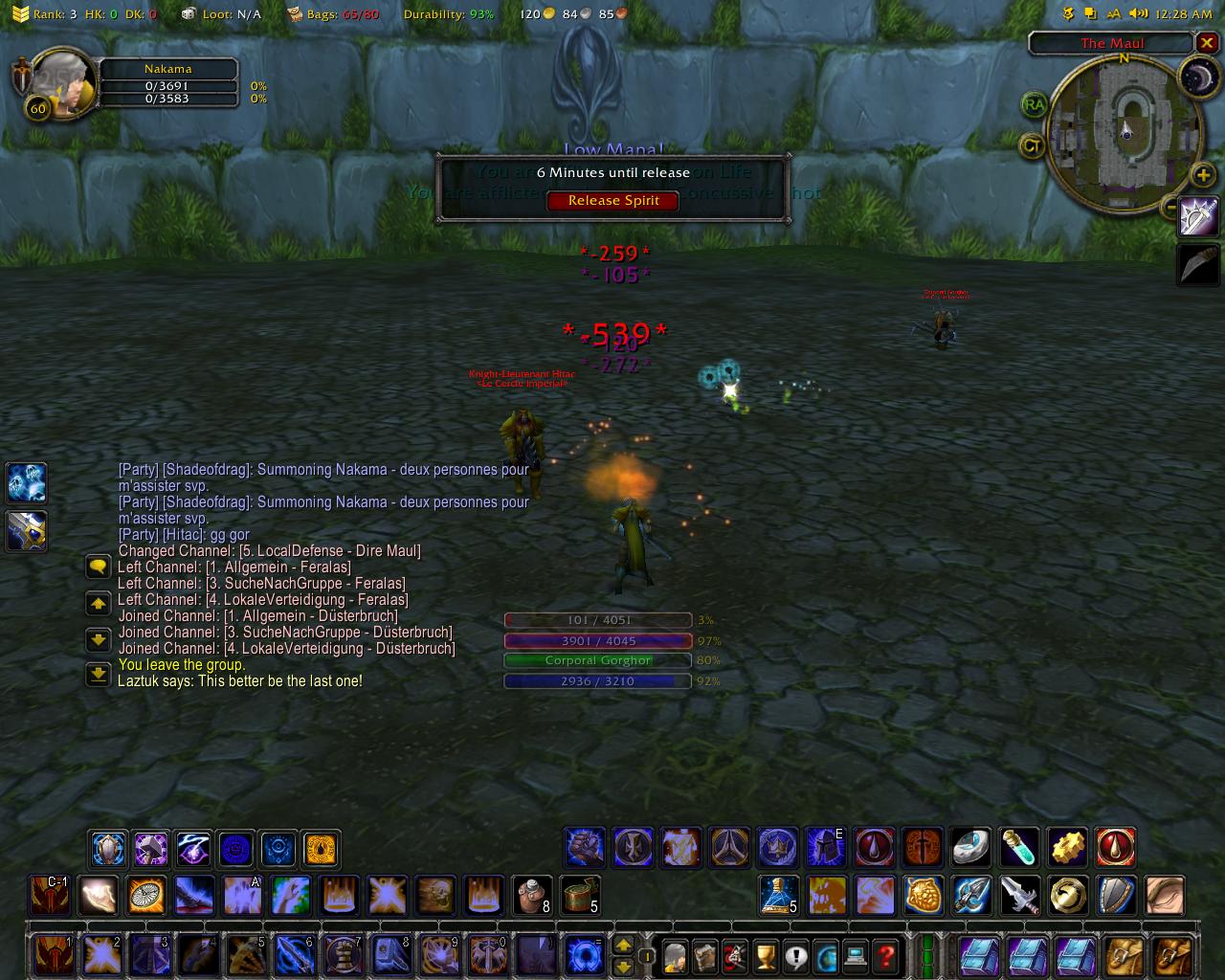Page the action bar up
The width and height of the screenshot is (1225, 980).
[x=623, y=945]
